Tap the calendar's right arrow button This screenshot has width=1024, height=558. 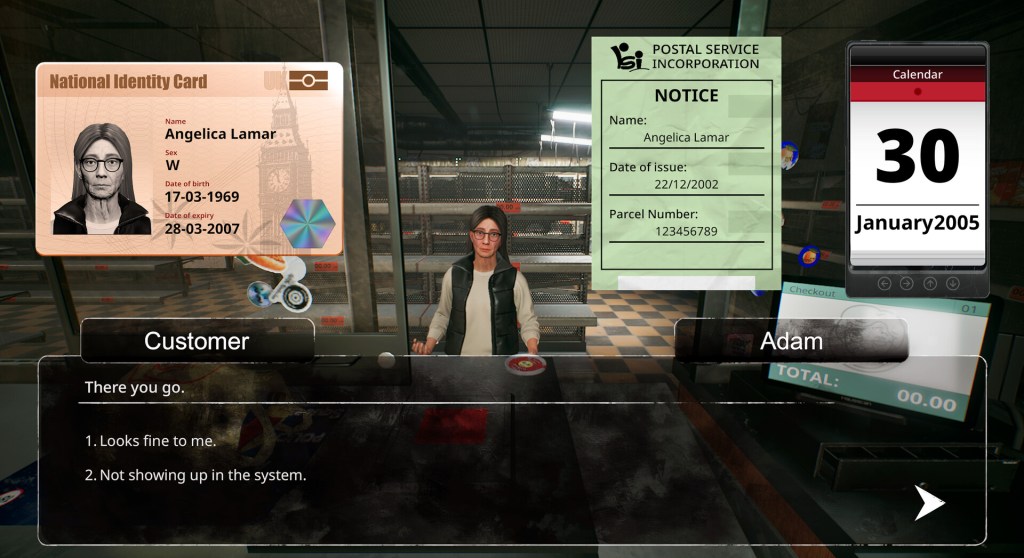point(906,284)
